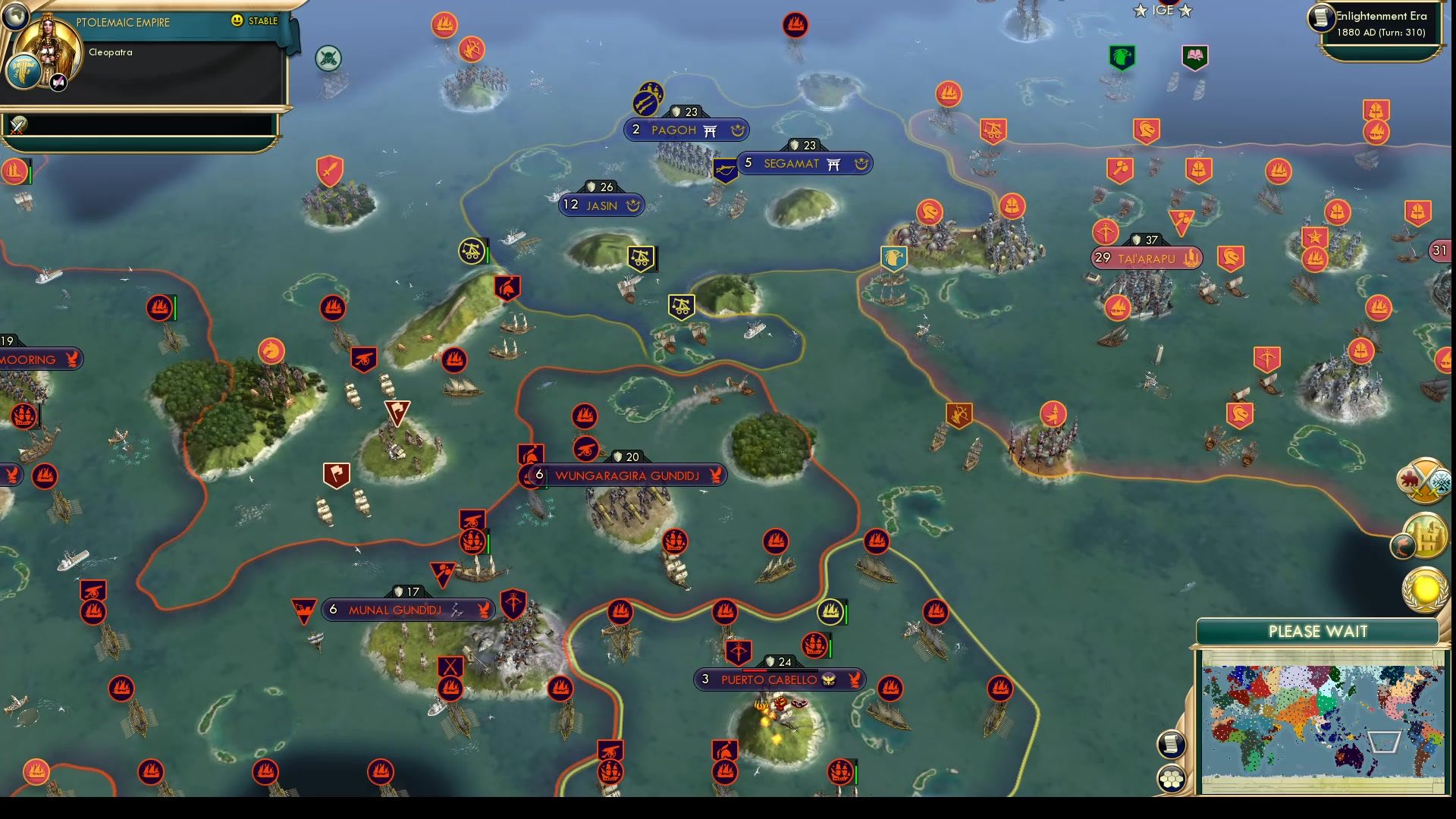
Task: Click the crossed-swords war notification badge
Action: [1424, 478]
